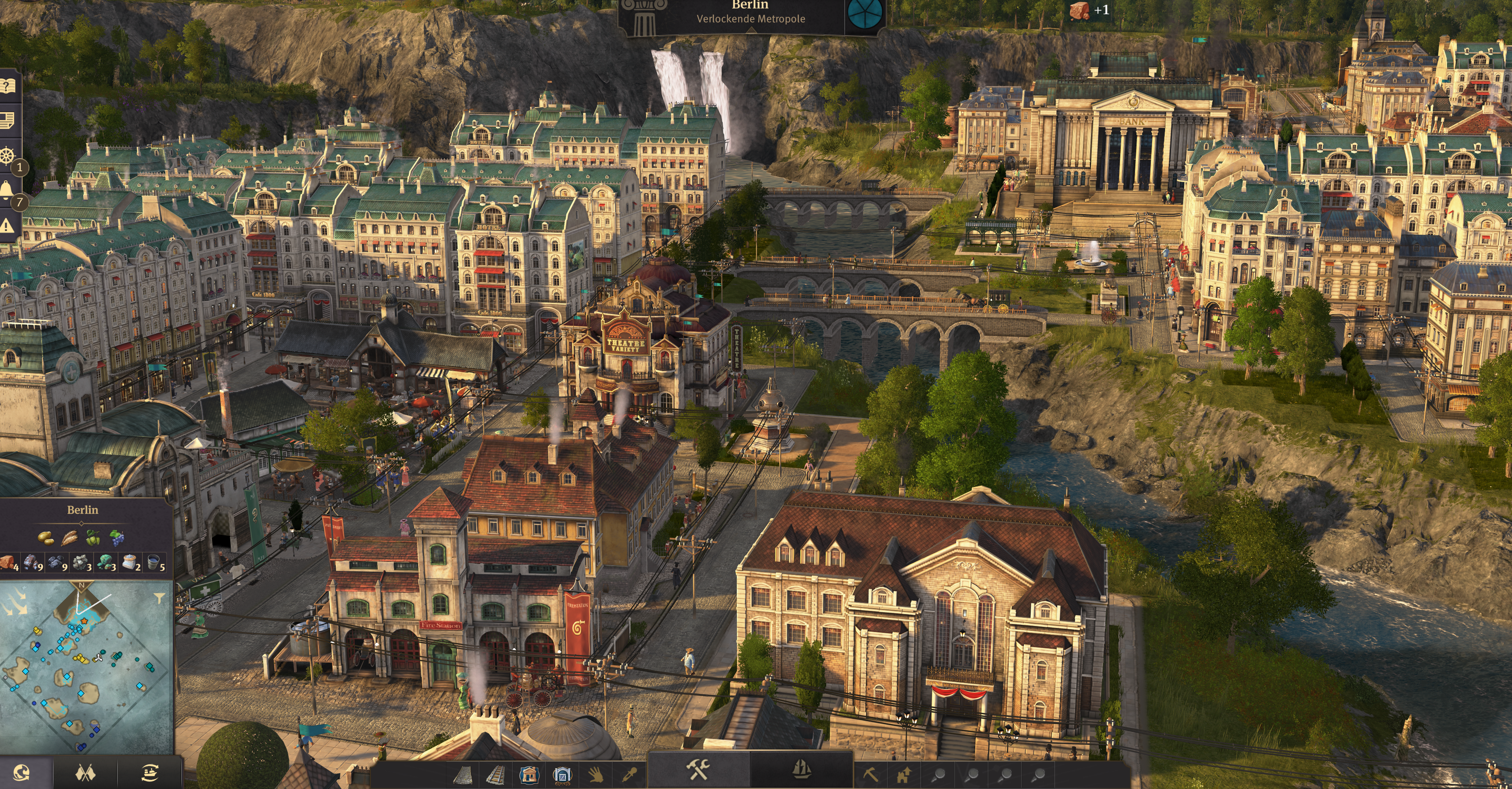Choose the warehouse building shortcut icon

[x=562, y=774]
